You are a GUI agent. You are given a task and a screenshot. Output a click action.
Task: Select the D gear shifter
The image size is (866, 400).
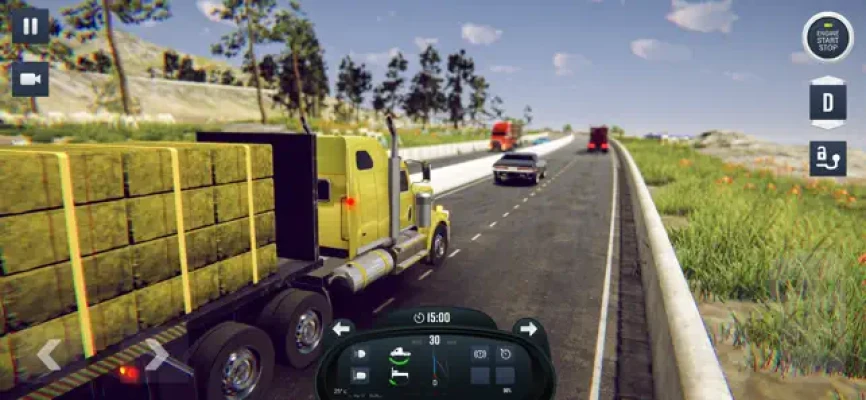point(827,103)
